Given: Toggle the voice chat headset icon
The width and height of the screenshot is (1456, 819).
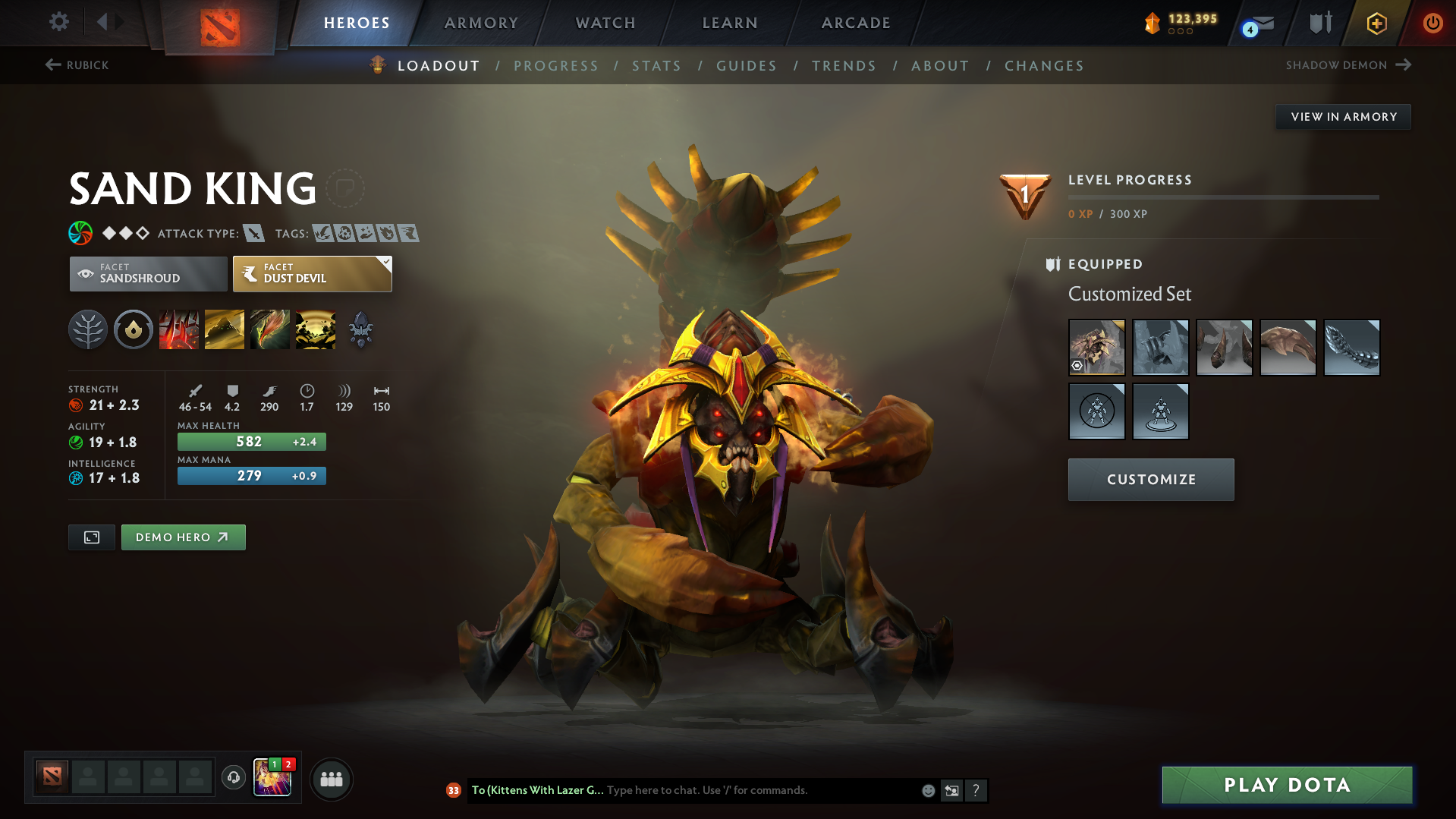Looking at the screenshot, I should tap(233, 779).
